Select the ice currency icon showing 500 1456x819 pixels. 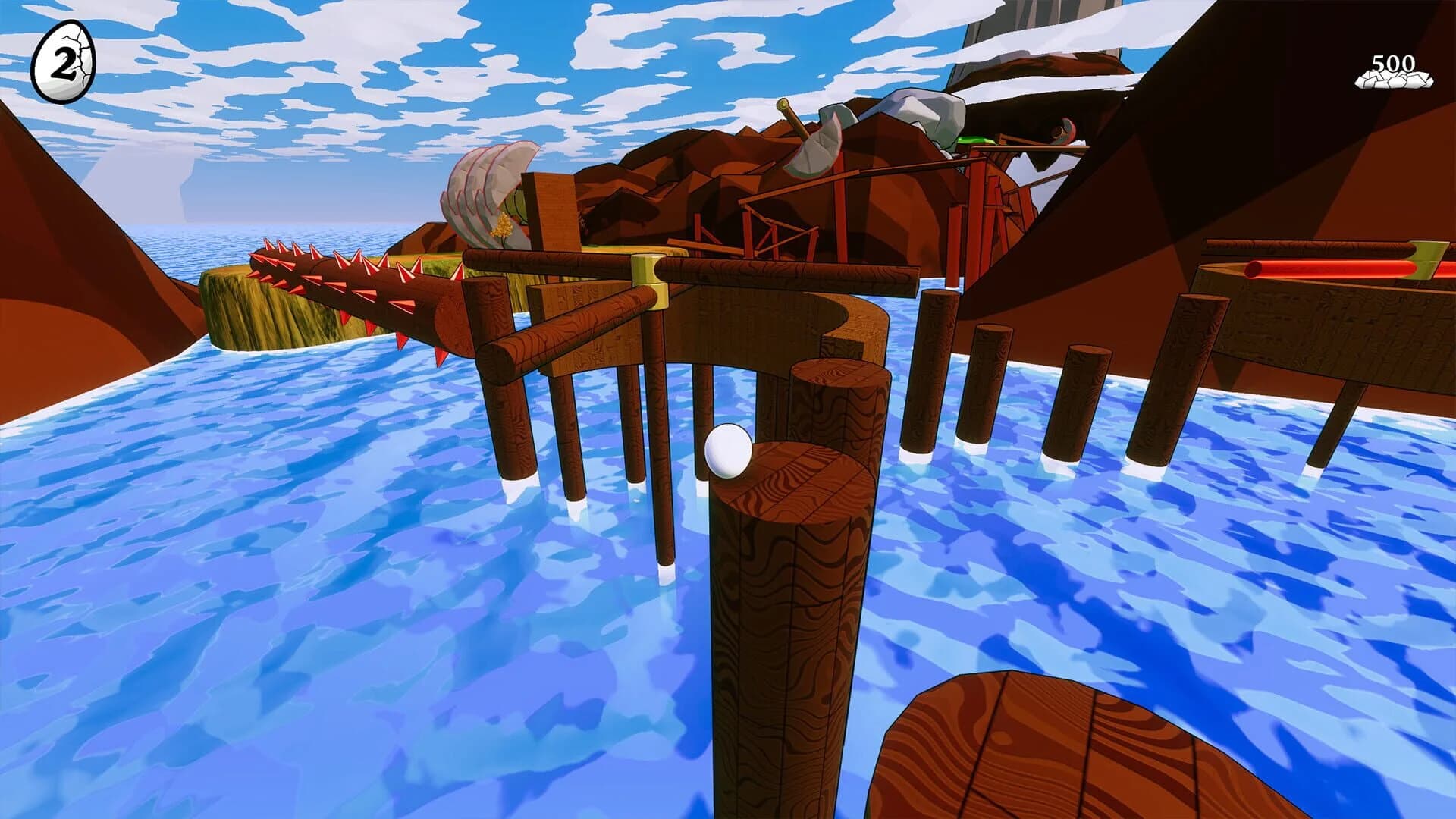1393,80
